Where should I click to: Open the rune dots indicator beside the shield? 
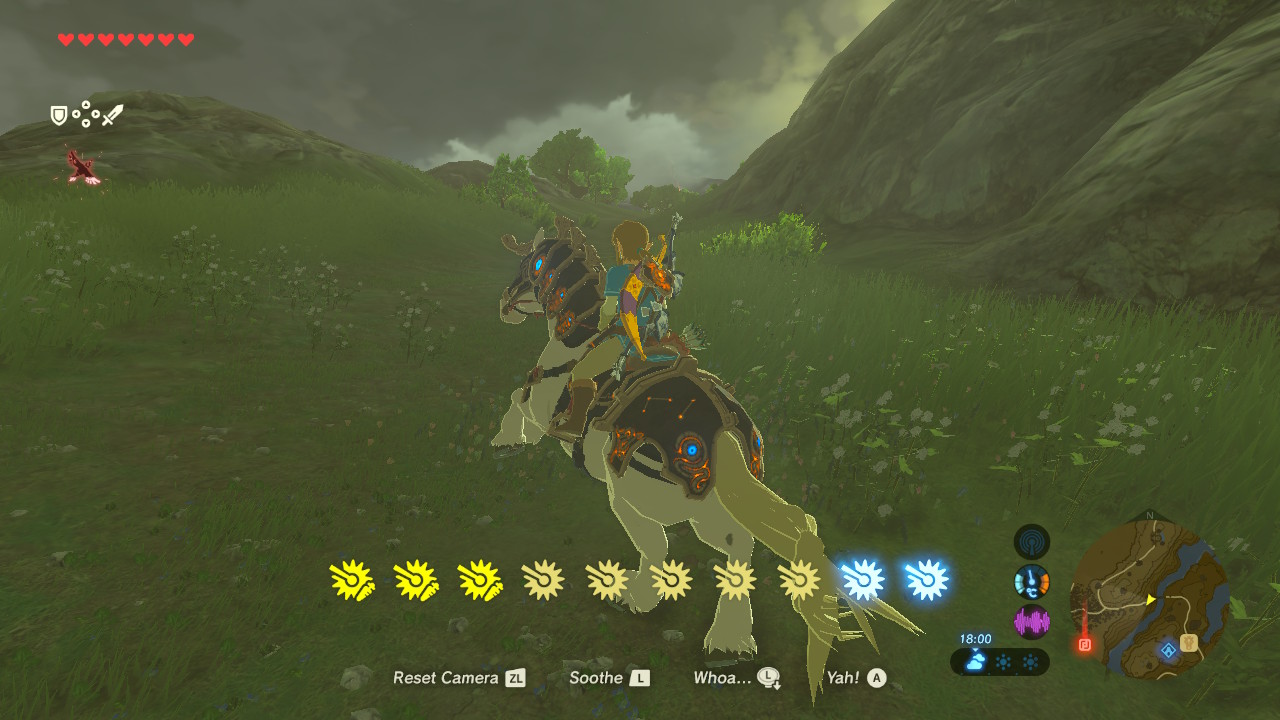[x=86, y=113]
